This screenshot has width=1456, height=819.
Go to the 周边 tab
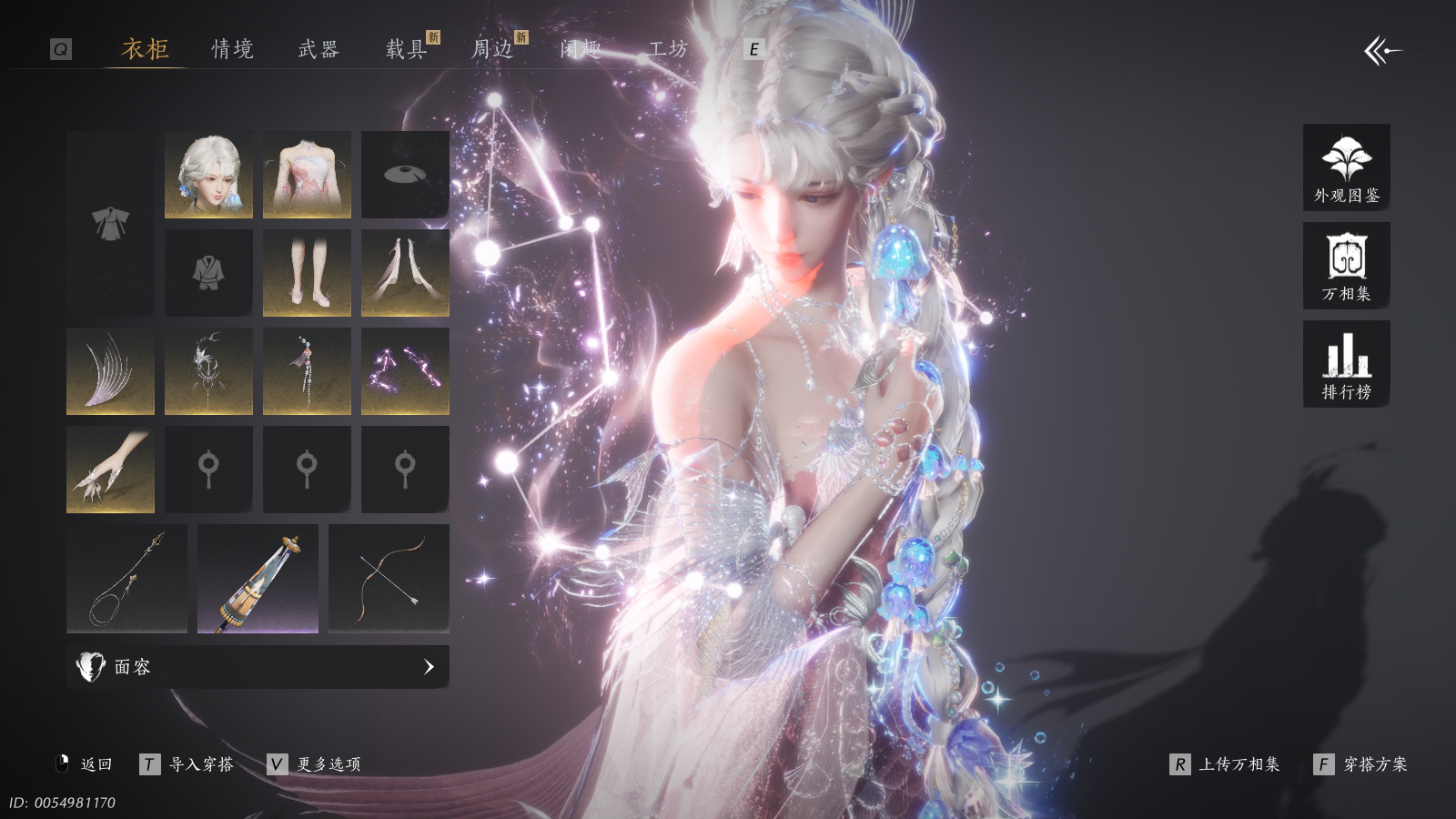[492, 49]
